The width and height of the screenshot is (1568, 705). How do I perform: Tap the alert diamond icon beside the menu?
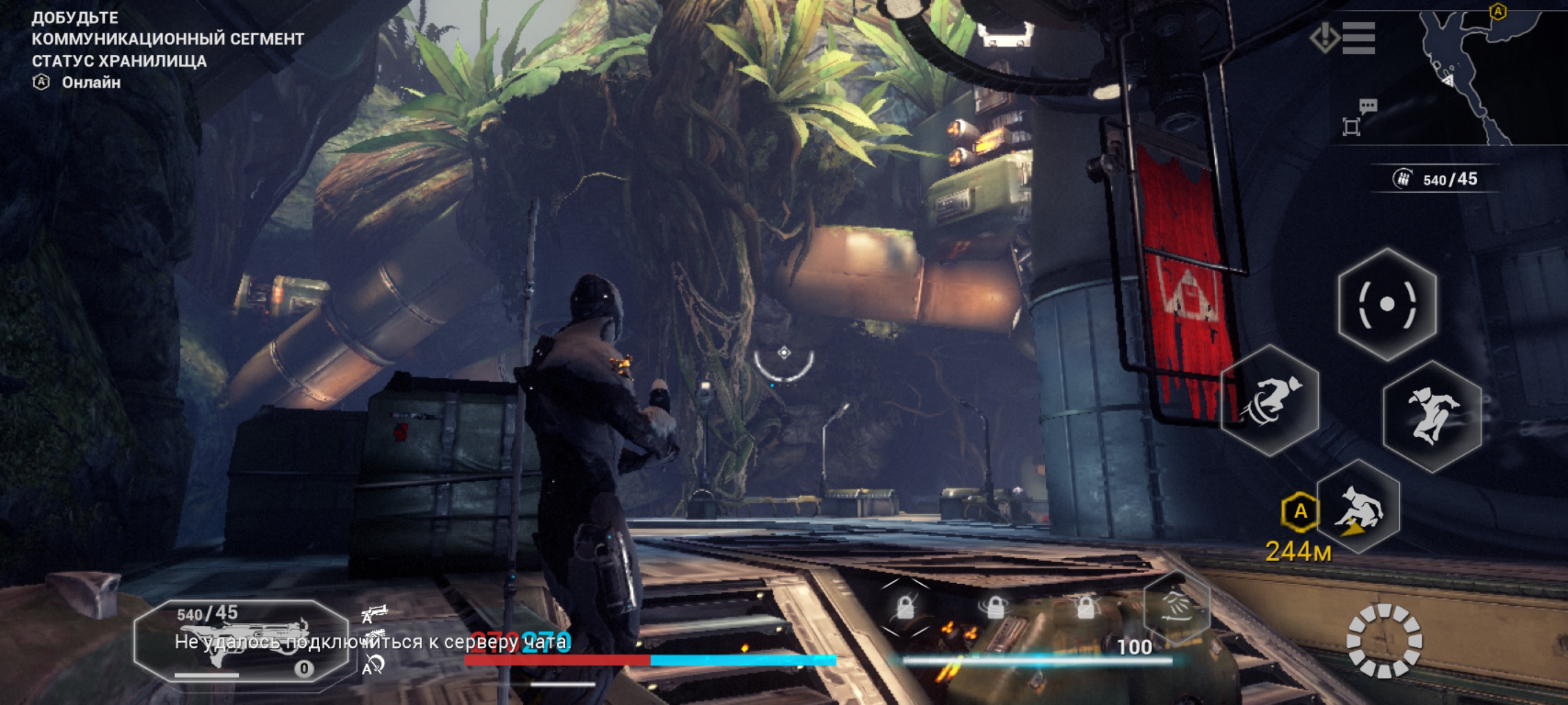click(1325, 37)
